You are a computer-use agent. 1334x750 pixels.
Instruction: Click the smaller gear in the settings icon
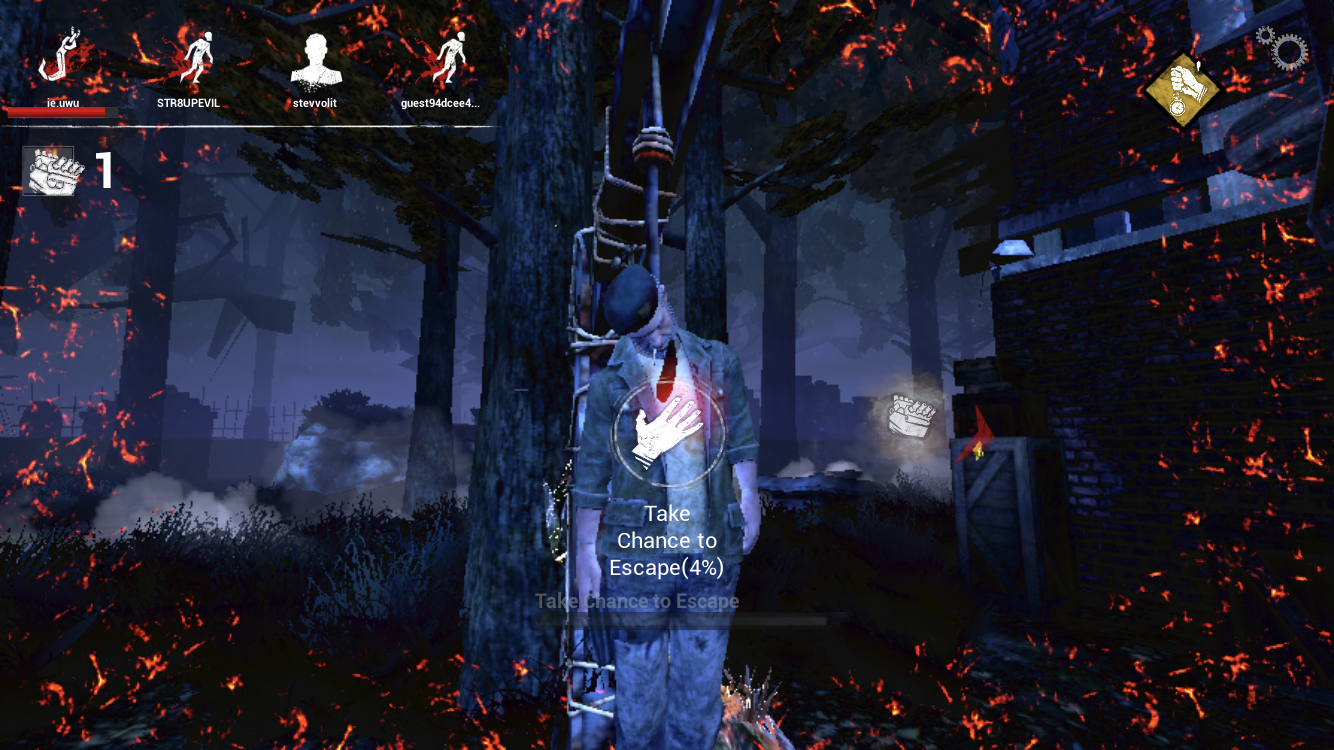coord(1266,35)
